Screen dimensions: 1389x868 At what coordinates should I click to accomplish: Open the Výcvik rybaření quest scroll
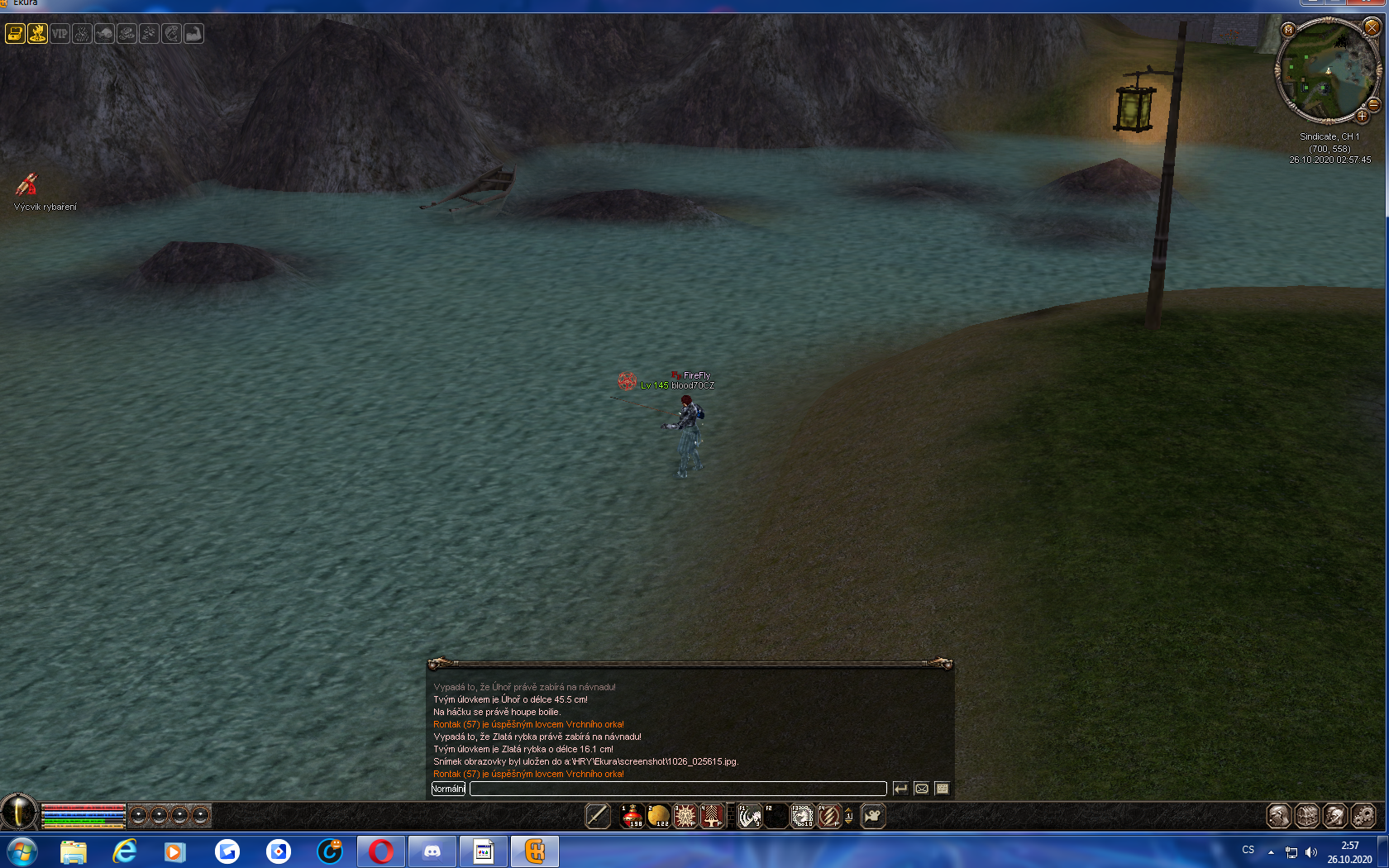click(27, 184)
